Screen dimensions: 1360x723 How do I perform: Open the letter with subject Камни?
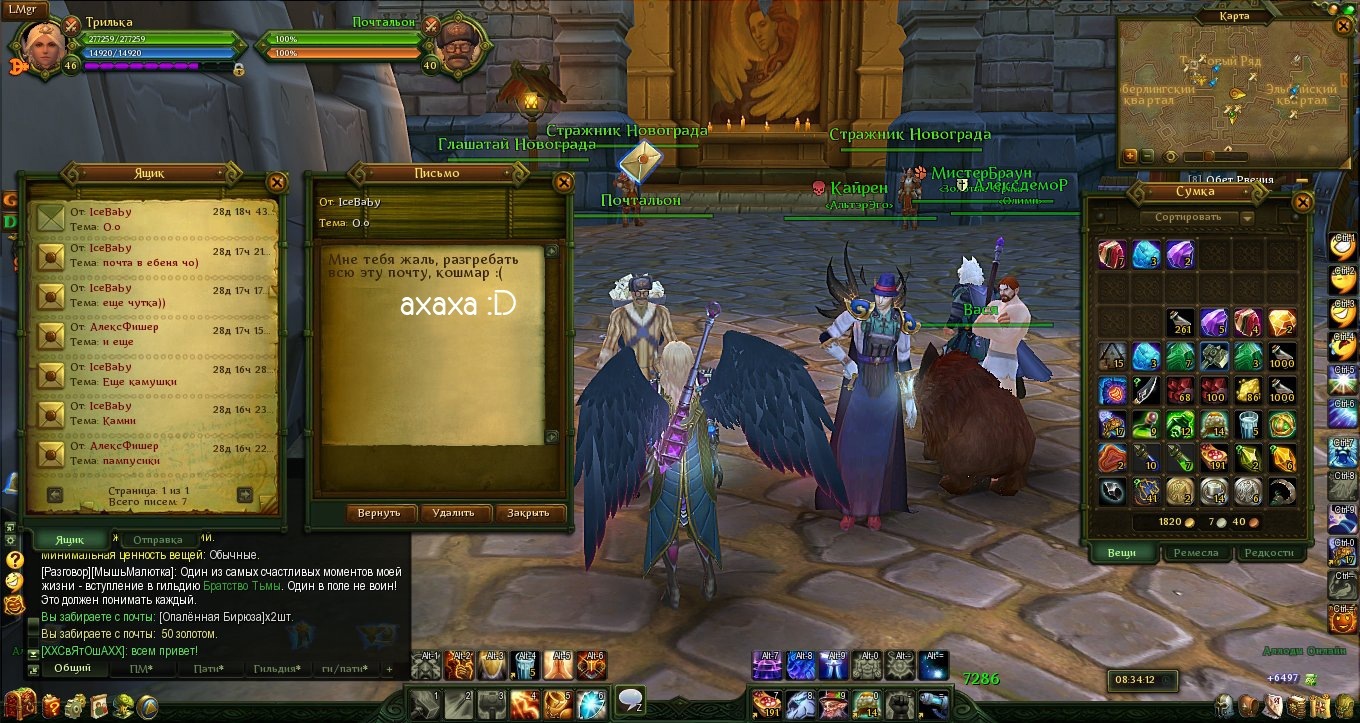tap(150, 414)
